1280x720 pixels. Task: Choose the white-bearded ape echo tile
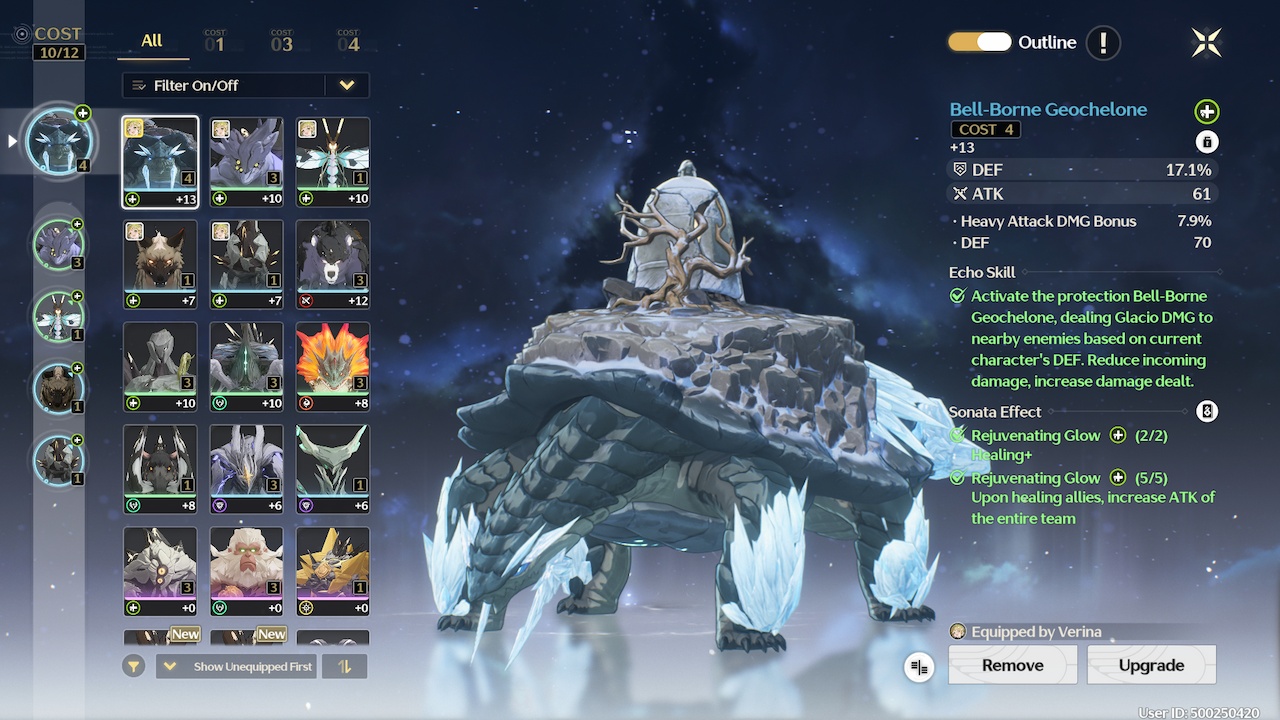[246, 572]
